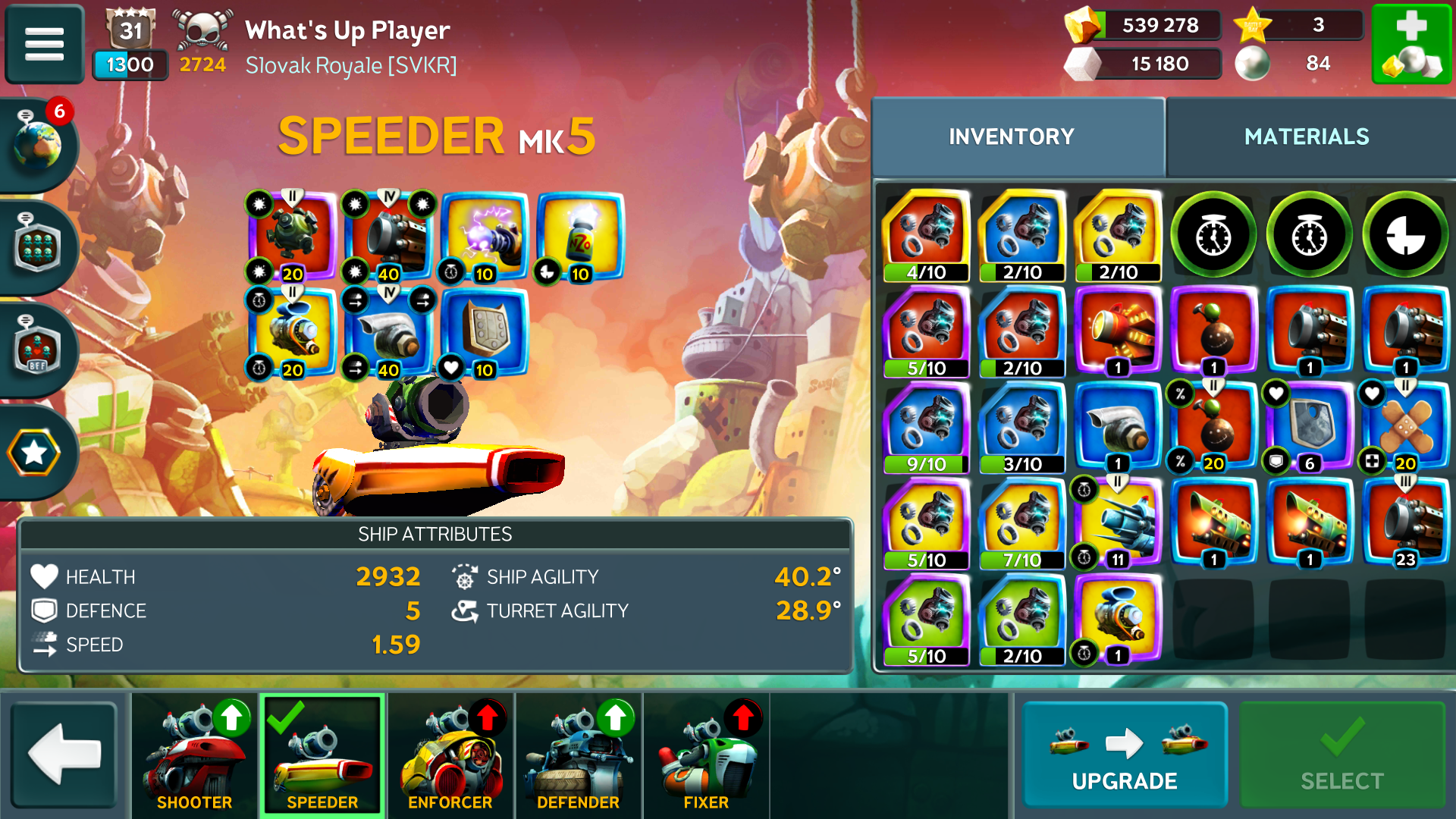This screenshot has width=1456, height=819.
Task: Confirm with the Select button
Action: (1341, 755)
